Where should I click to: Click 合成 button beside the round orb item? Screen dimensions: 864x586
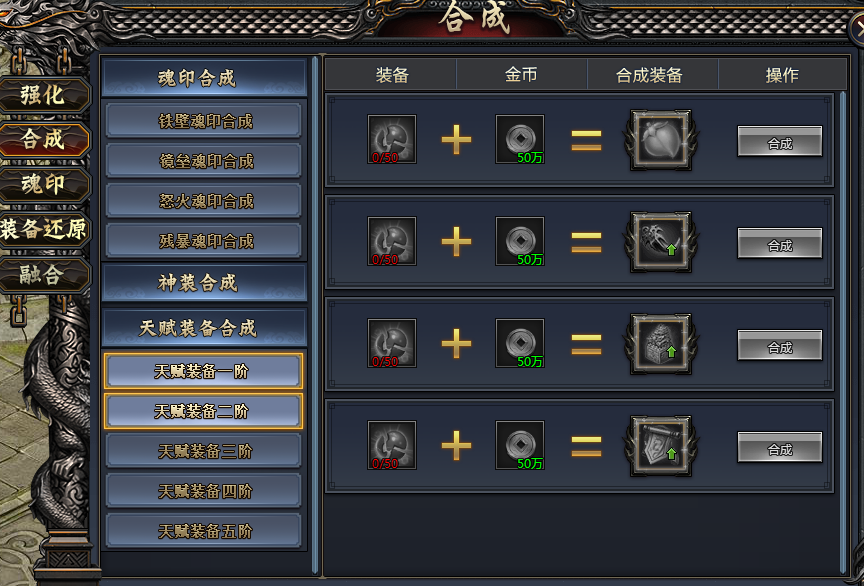780,142
